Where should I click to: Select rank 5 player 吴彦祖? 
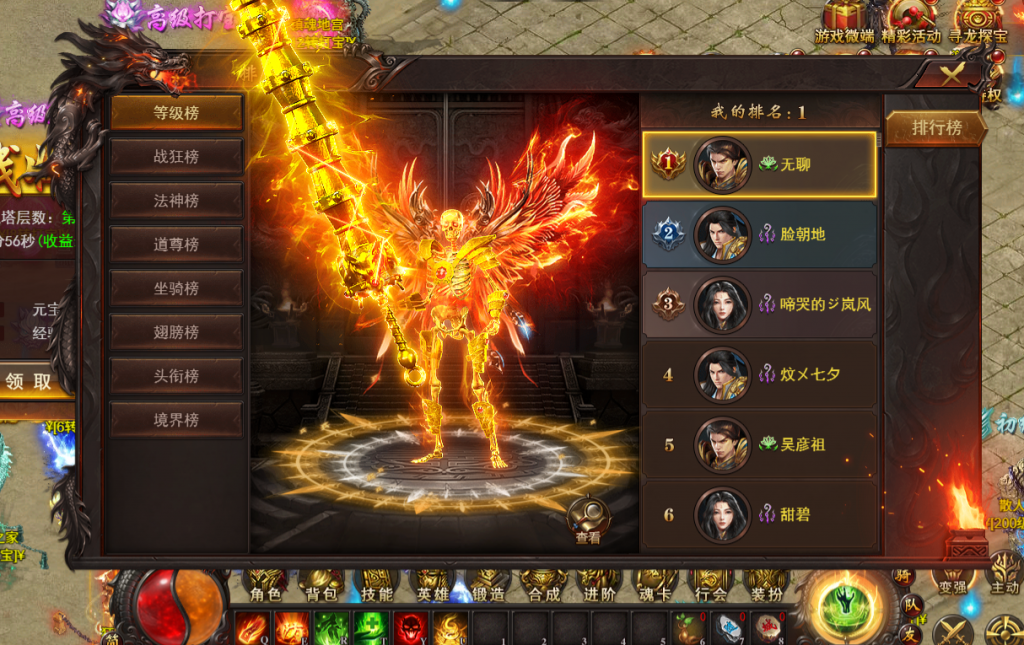(x=760, y=444)
